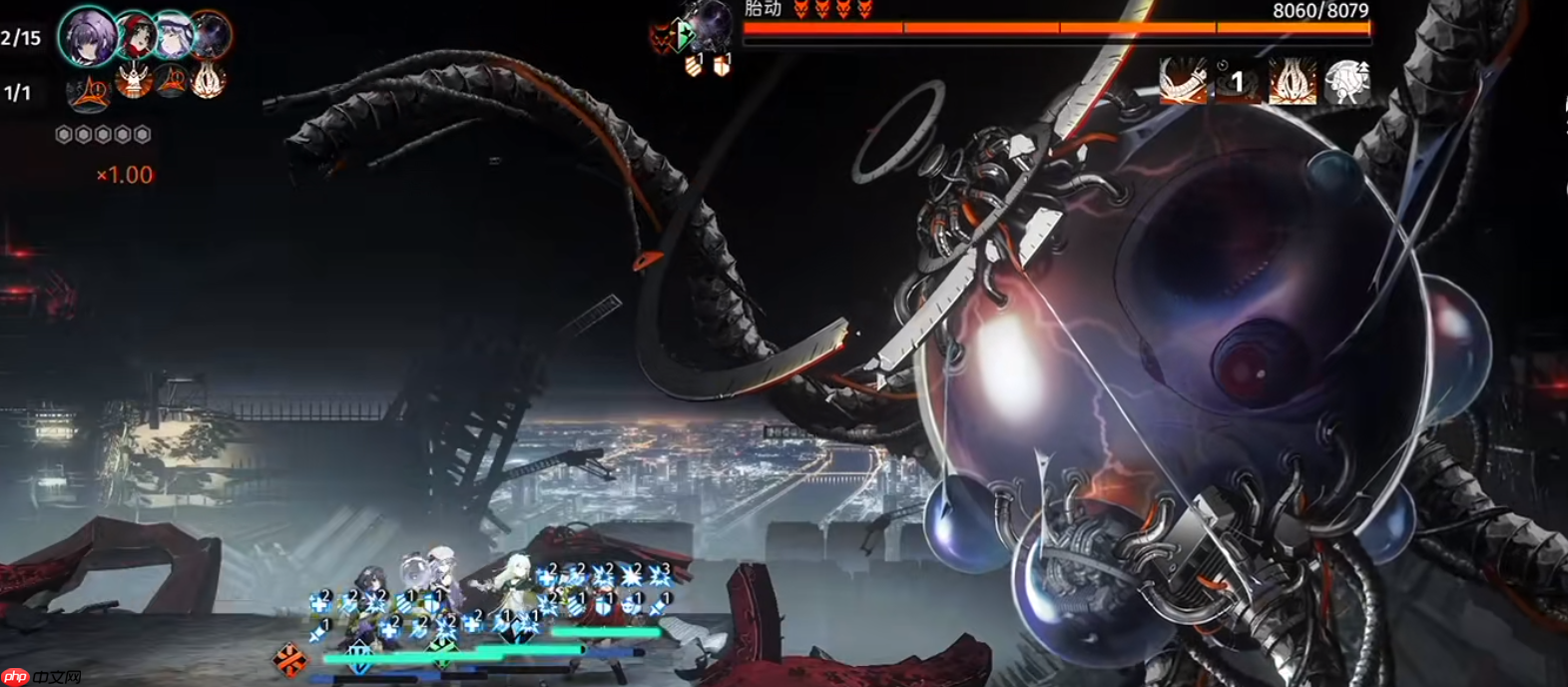Inspect the striped shield status under boss portrait
Screen dimensions: 1568x687
(x=695, y=66)
